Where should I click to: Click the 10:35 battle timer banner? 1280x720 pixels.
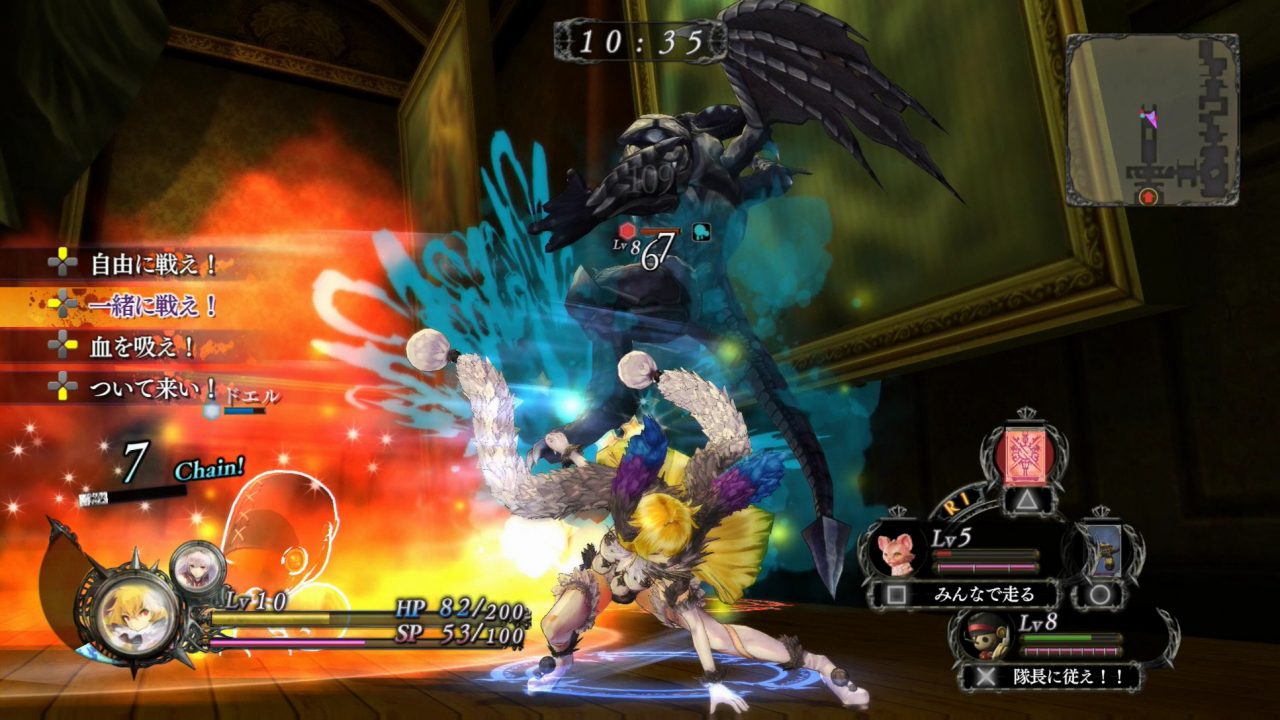(638, 40)
